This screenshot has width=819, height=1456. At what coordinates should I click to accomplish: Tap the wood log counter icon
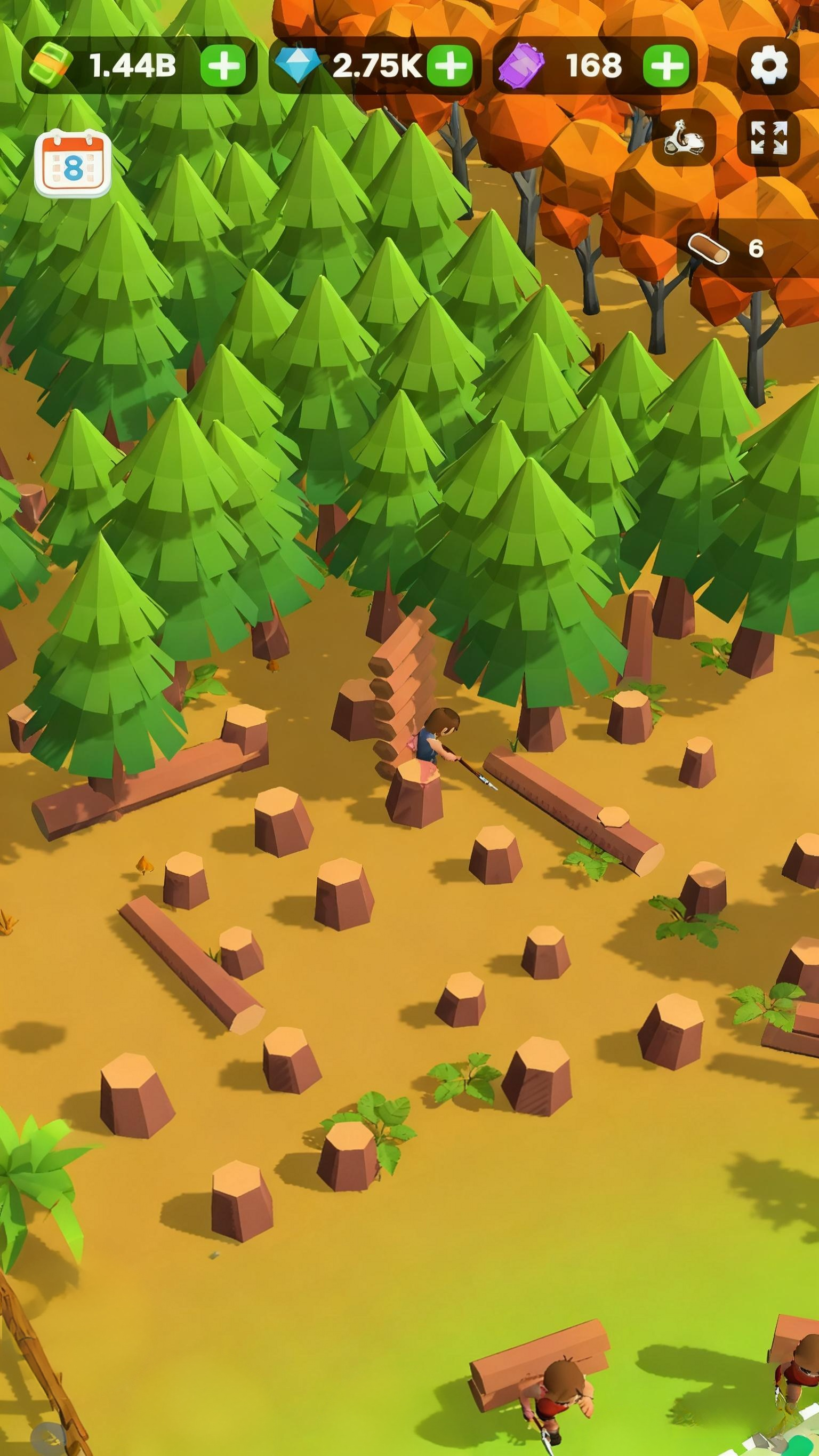[708, 249]
